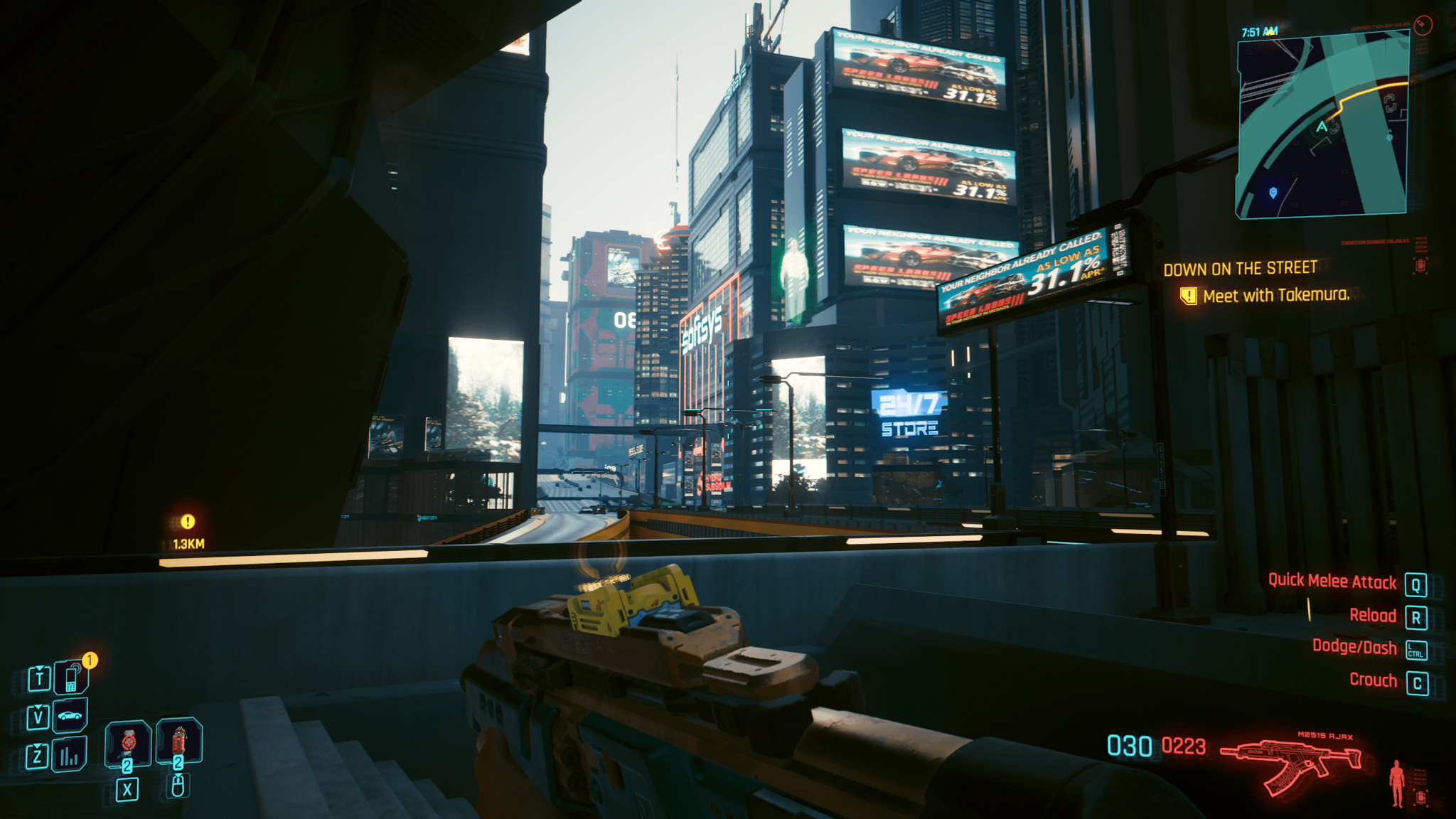This screenshot has height=819, width=1456.
Task: Select the Down on the Street quest tracker
Action: click(x=1240, y=269)
